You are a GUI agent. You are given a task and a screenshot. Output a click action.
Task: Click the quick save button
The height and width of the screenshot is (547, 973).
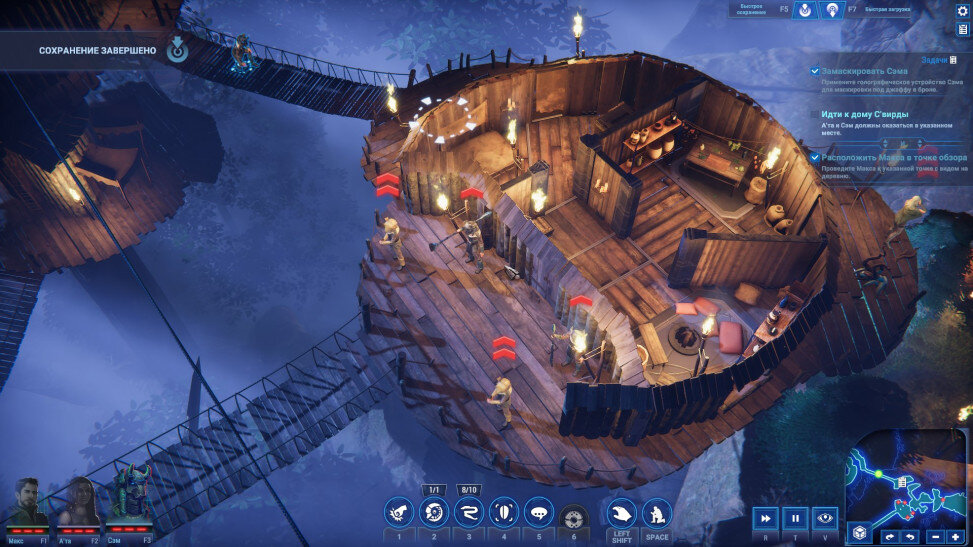tap(803, 10)
